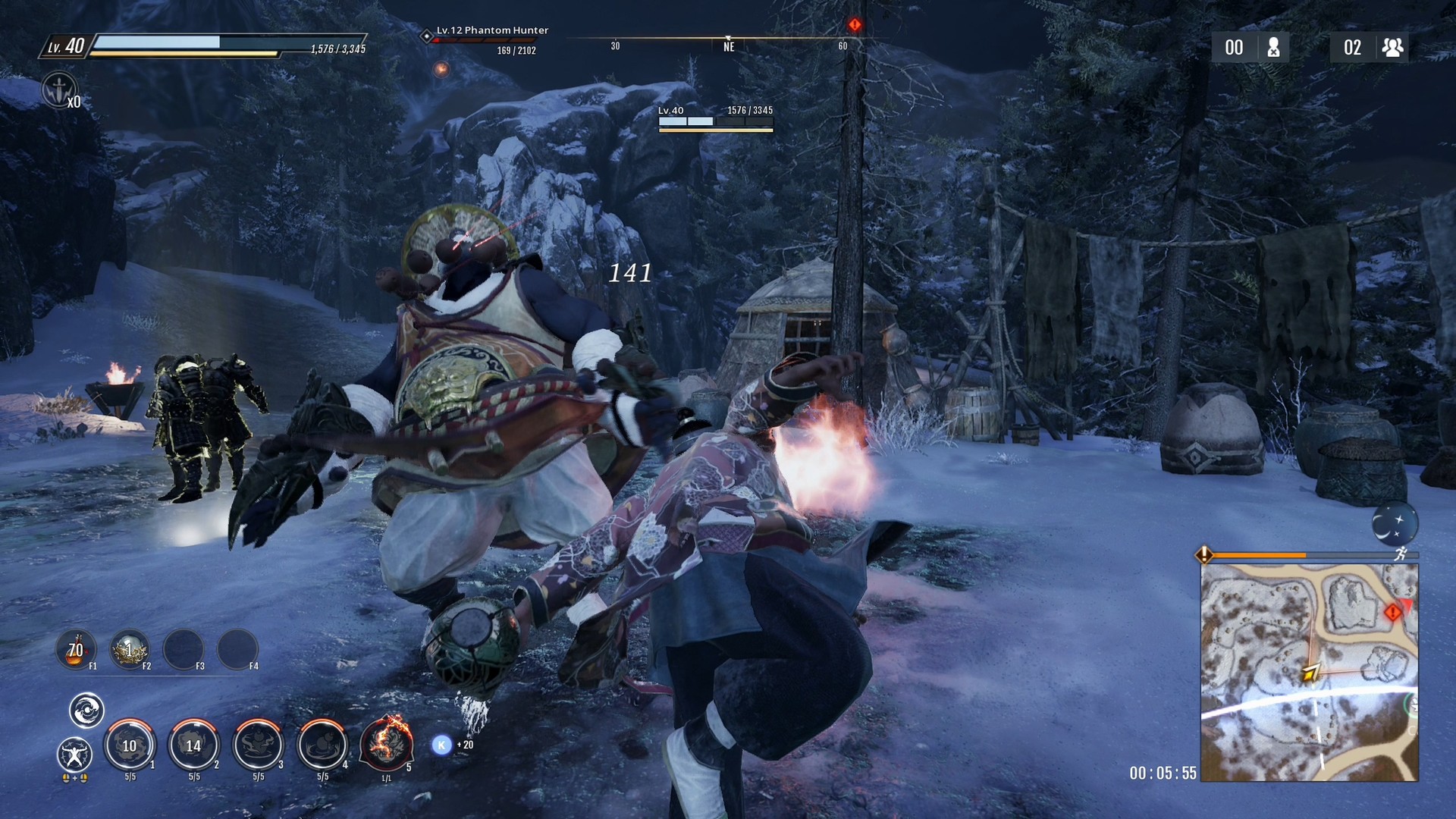Image resolution: width=1456 pixels, height=819 pixels.
Task: Click the team players counter icon
Action: [x=1392, y=48]
